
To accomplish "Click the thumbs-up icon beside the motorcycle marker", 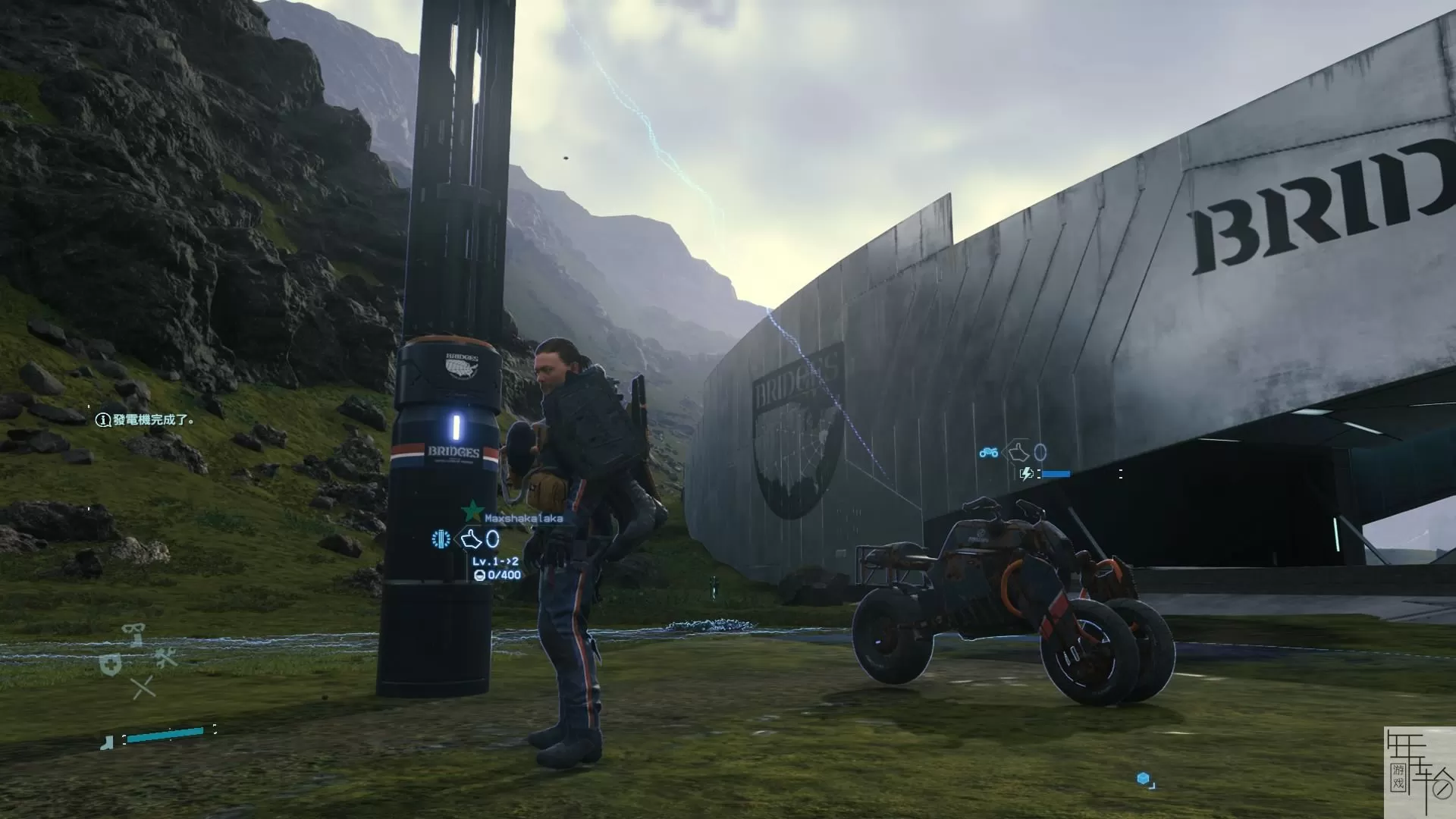I will point(1020,453).
